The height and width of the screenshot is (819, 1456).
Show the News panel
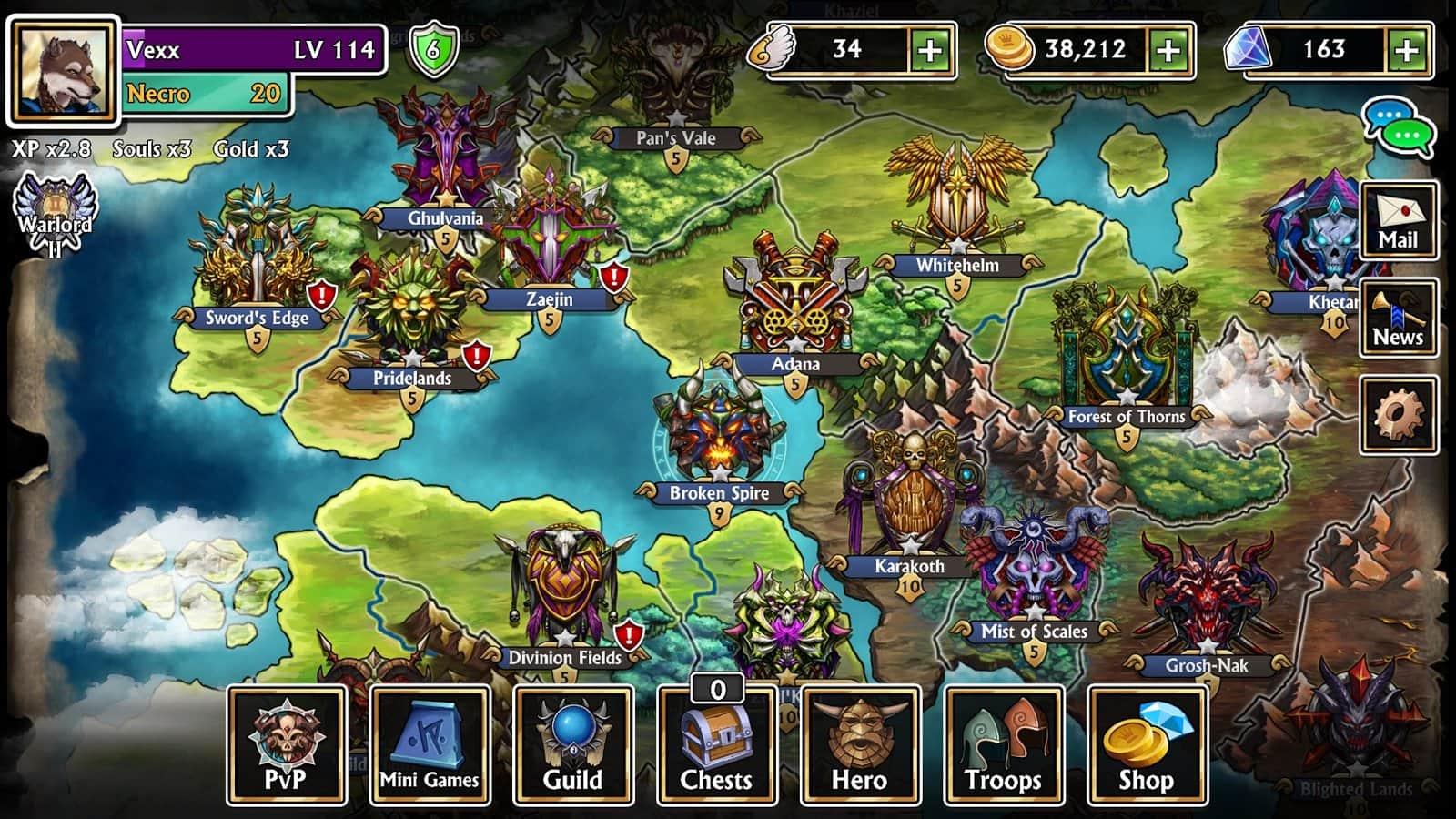click(1399, 317)
